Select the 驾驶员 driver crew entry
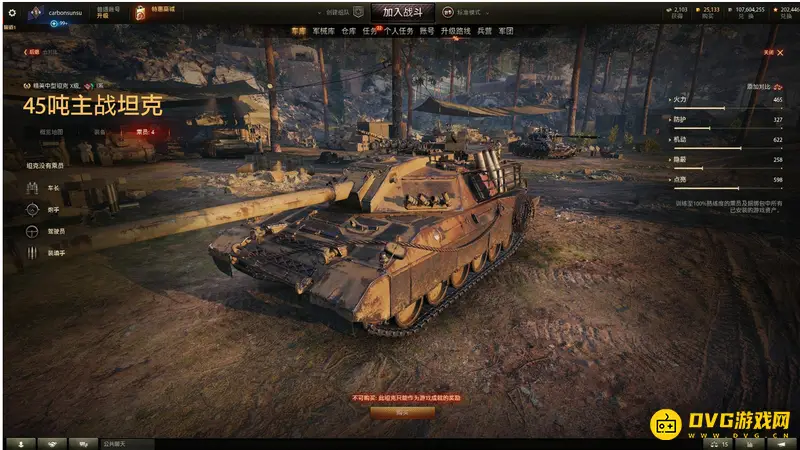Viewport: 800px width, 450px height. pos(40,231)
